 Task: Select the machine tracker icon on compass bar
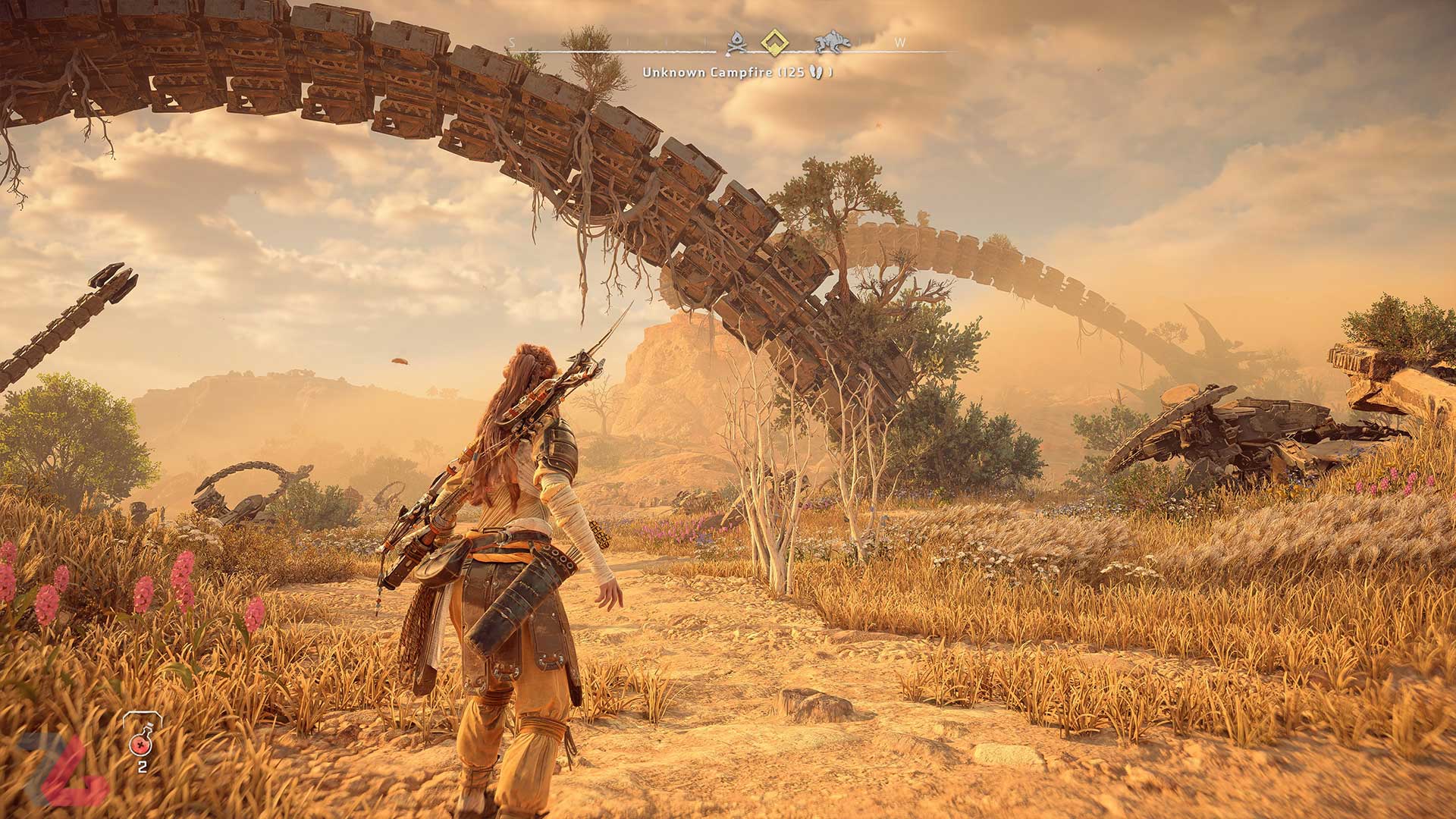(830, 42)
